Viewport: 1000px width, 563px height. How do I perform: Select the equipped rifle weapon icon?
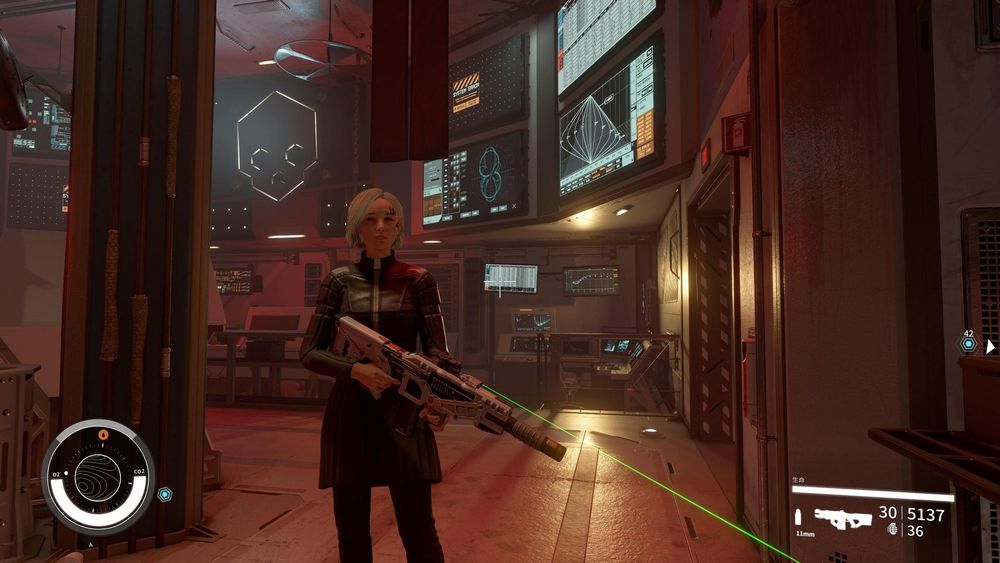coord(841,517)
